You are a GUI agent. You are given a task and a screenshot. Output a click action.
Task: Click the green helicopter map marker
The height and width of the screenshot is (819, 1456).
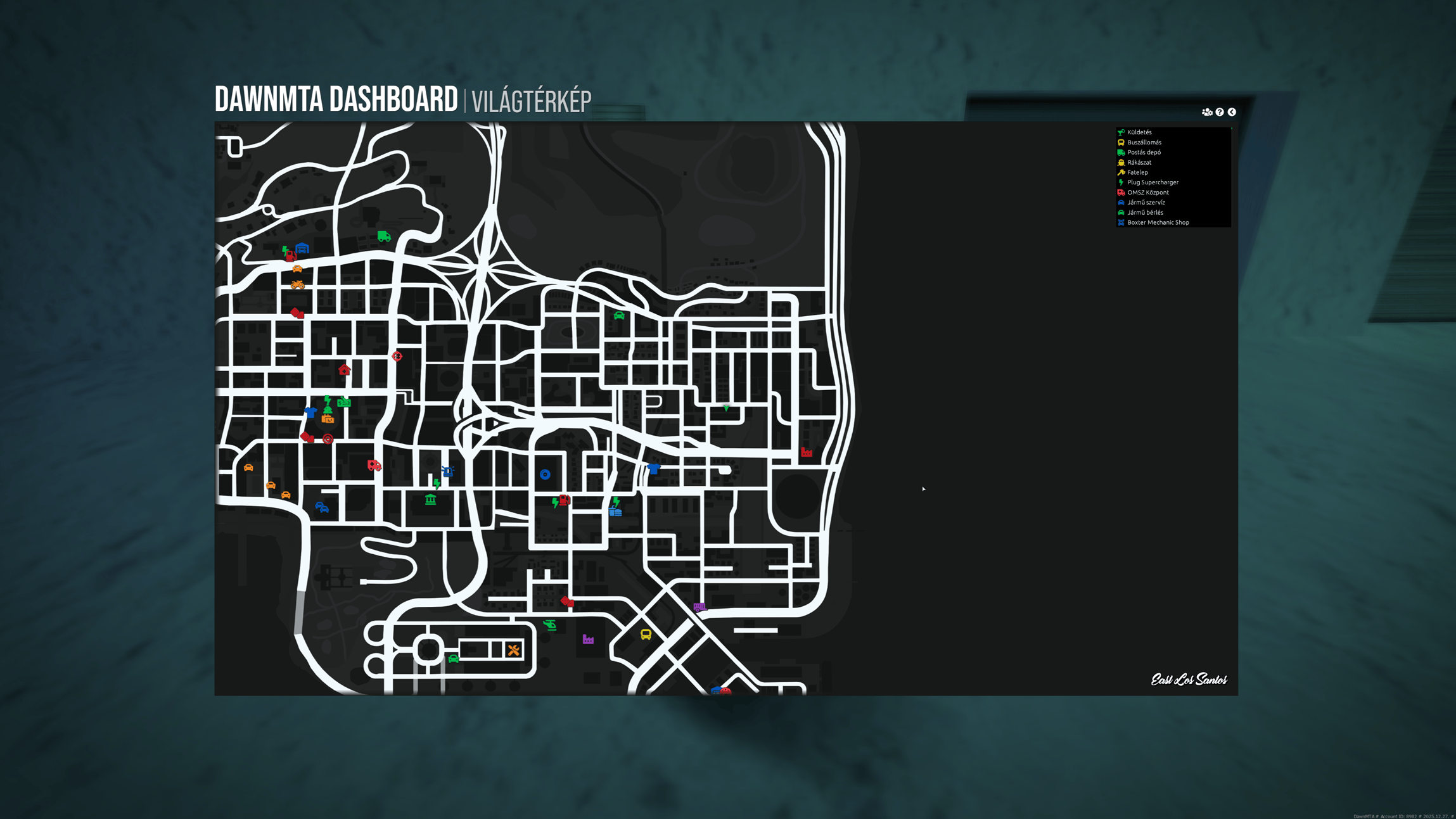pos(550,625)
